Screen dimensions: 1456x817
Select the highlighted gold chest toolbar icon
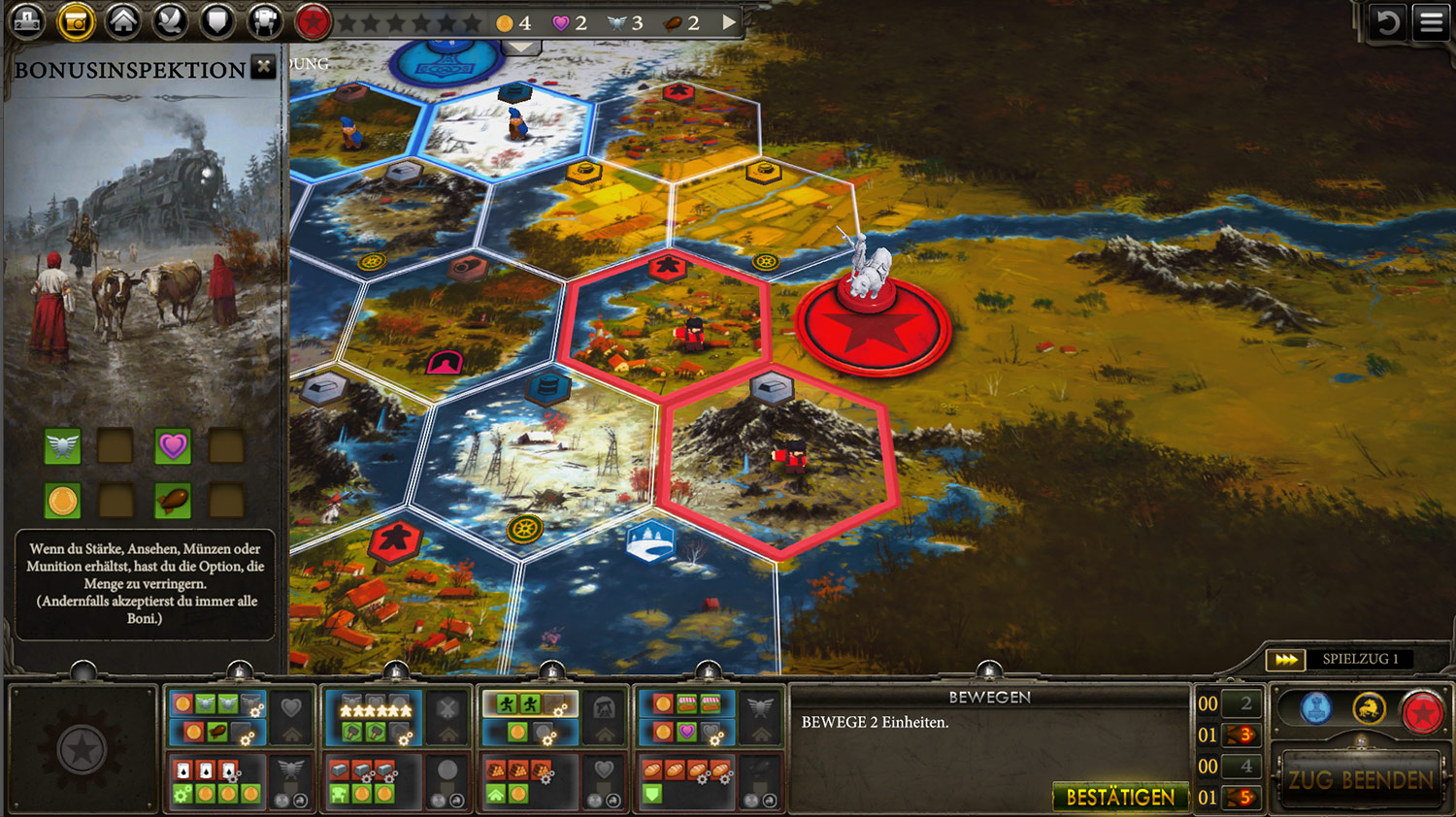tap(76, 21)
